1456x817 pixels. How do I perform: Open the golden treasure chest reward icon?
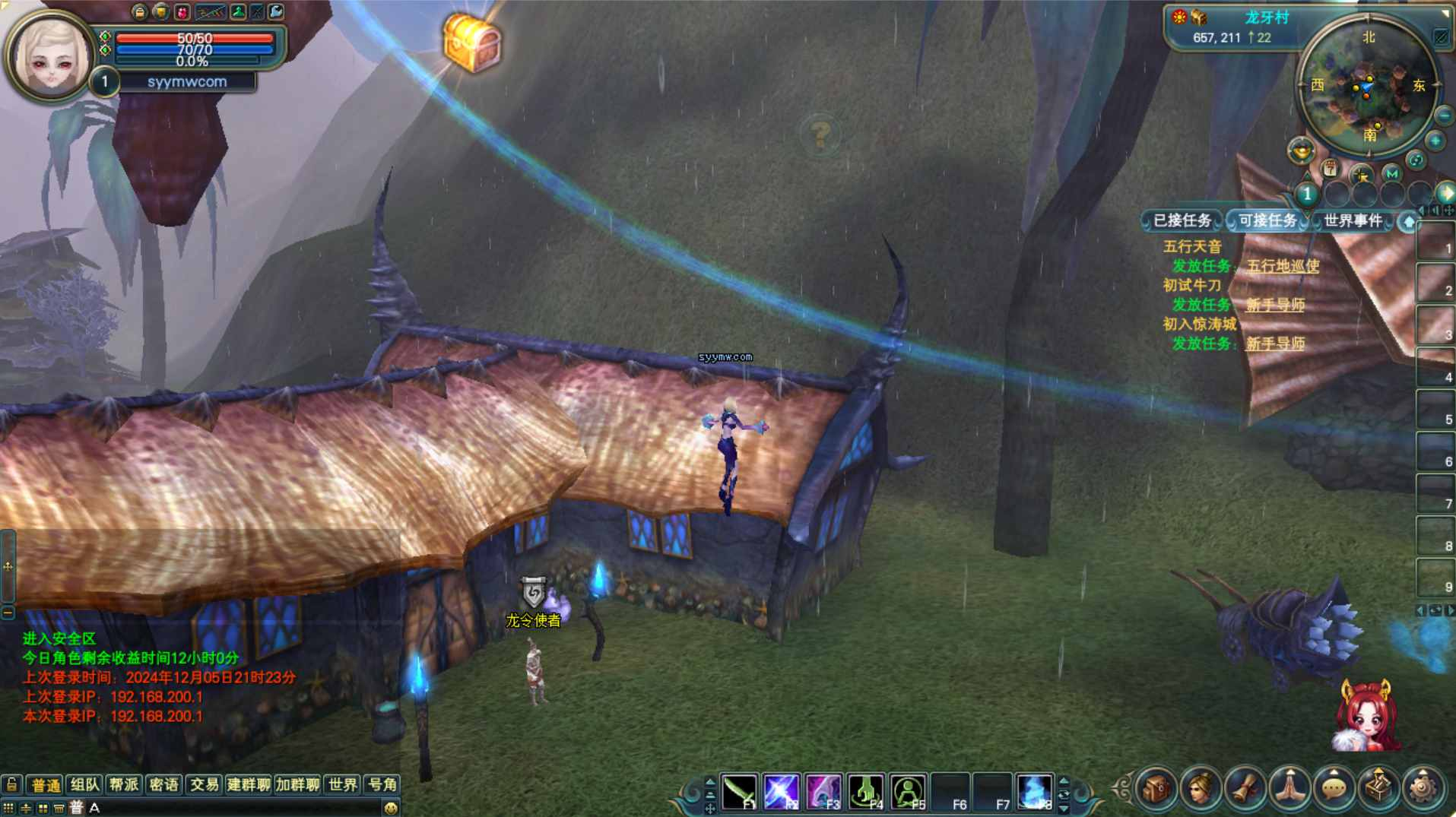click(471, 43)
